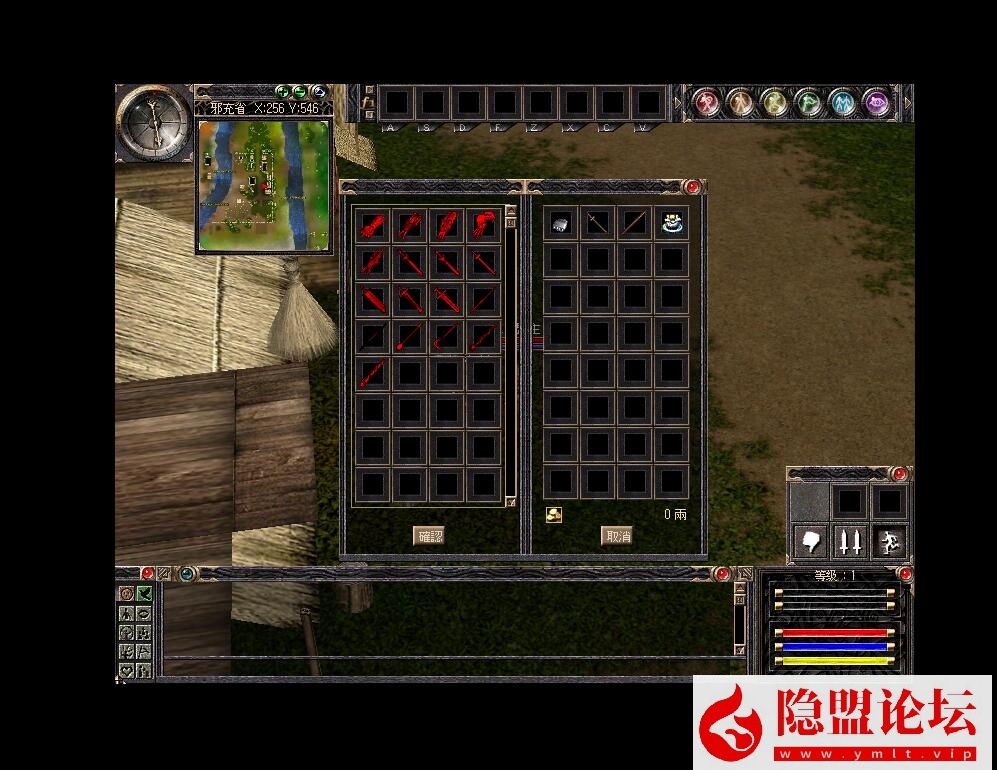Select the green round skill orb

pos(808,102)
